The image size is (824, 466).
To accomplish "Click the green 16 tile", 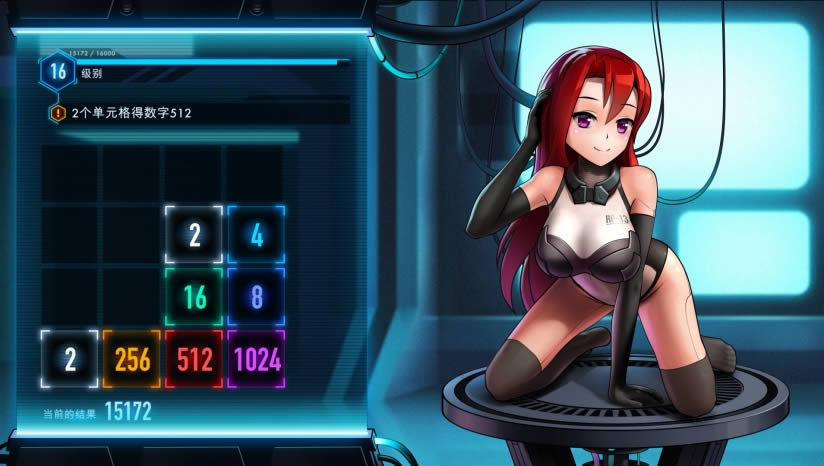I will click(194, 297).
